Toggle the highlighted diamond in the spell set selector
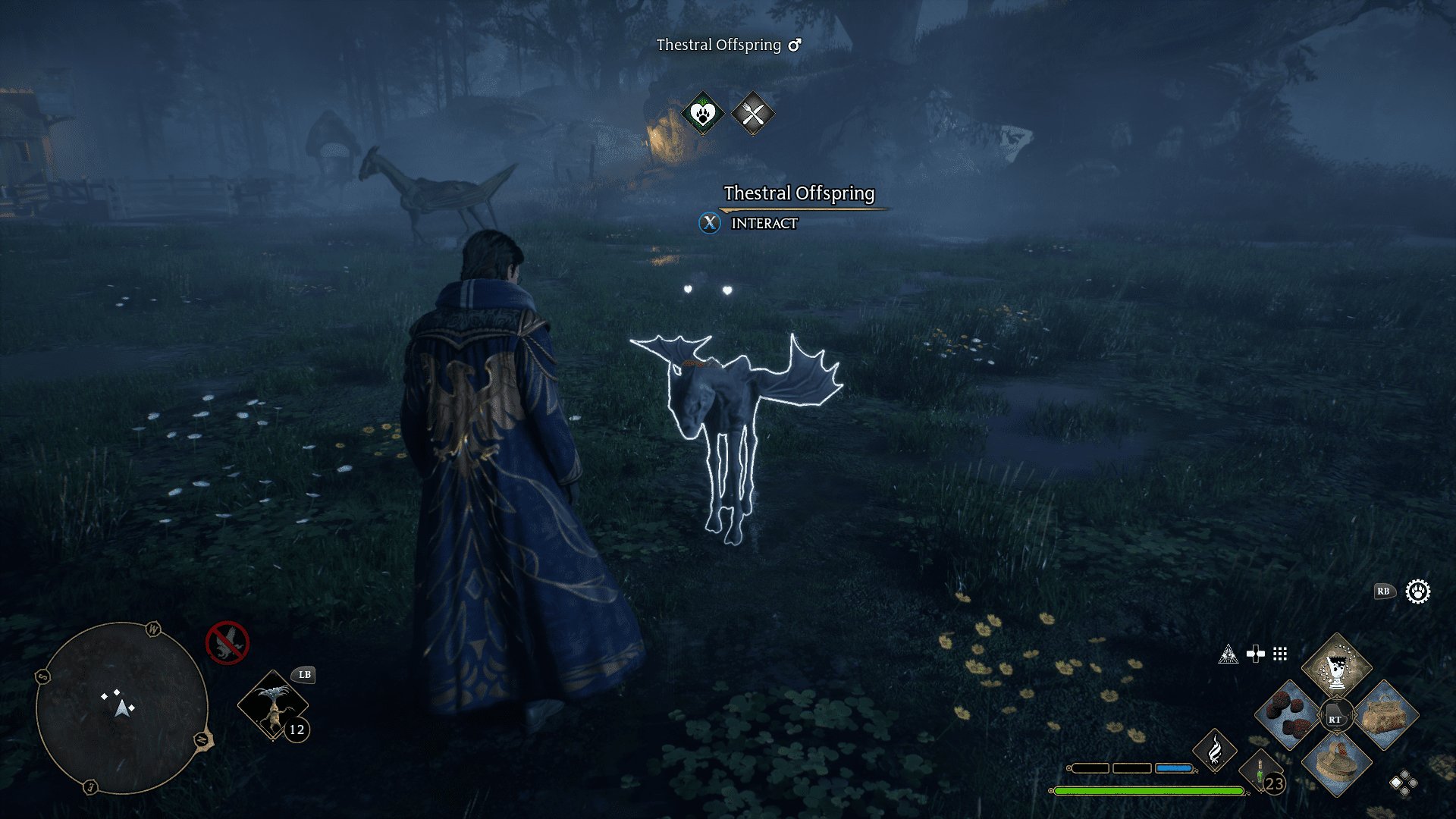This screenshot has width=1456, height=819. click(x=1396, y=783)
